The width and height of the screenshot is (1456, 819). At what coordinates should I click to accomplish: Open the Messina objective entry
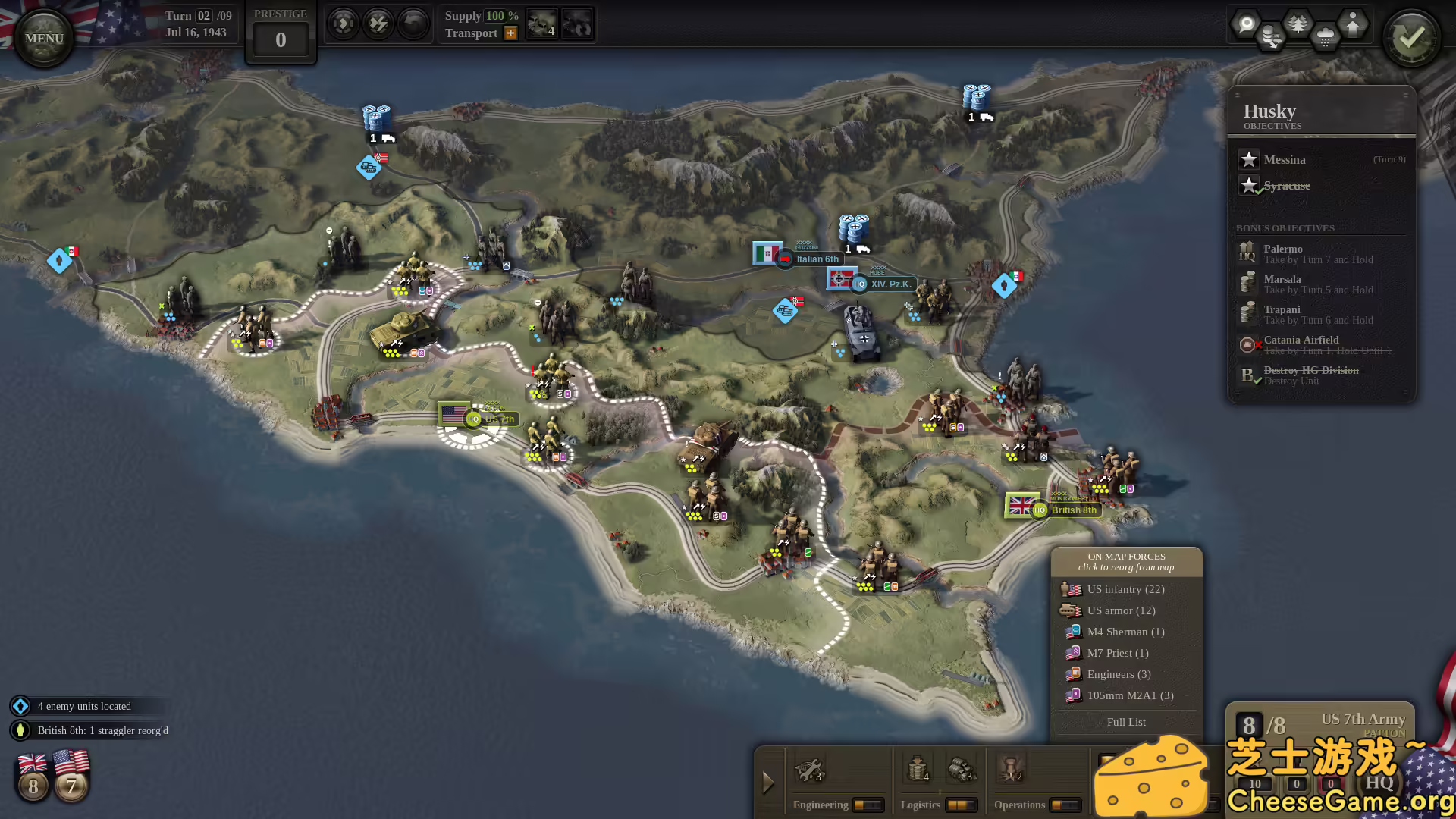[x=1285, y=160]
